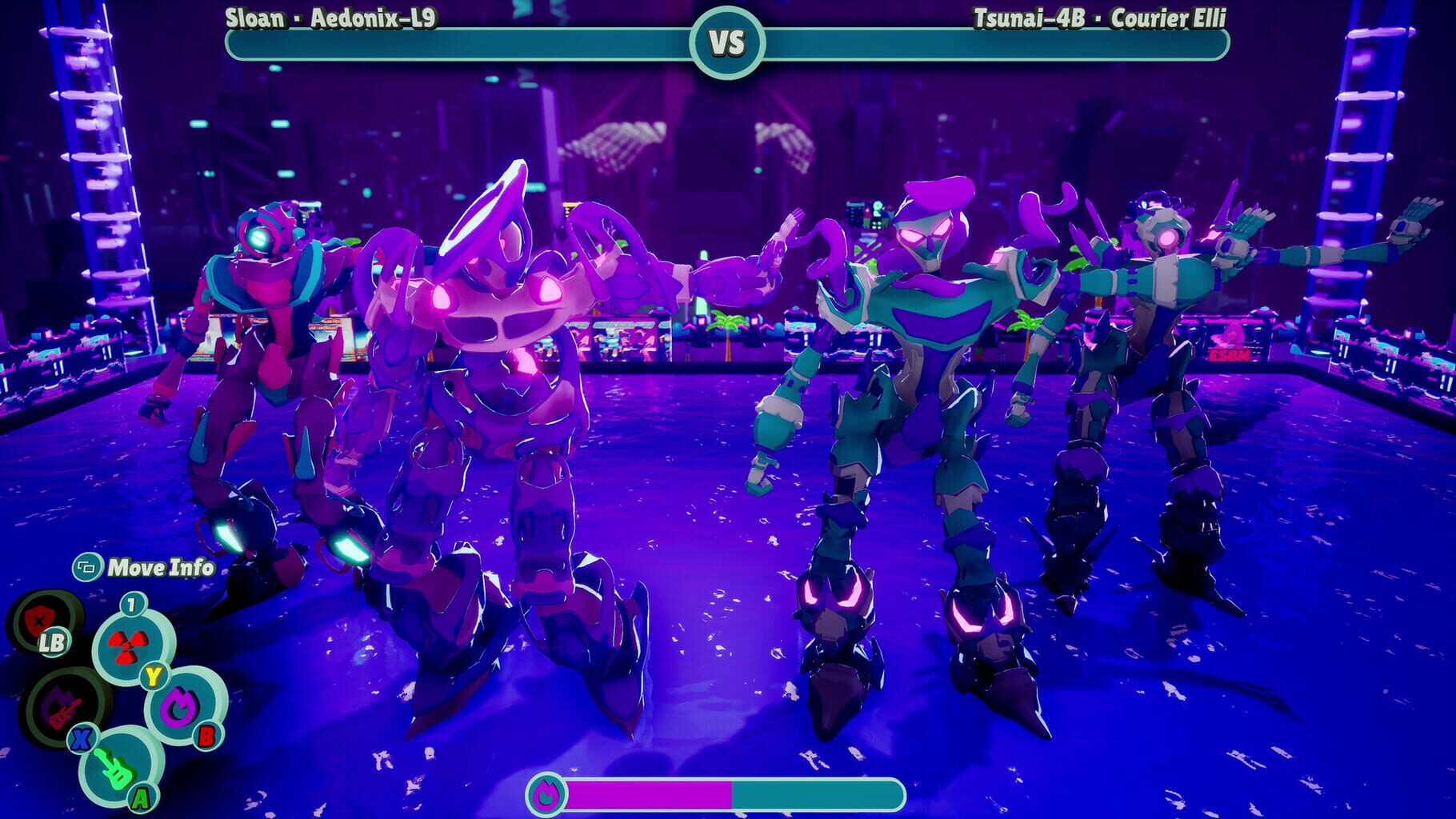Screen dimensions: 1456x819
Task: Click the Move Info overlapping-squares icon
Action: point(86,569)
